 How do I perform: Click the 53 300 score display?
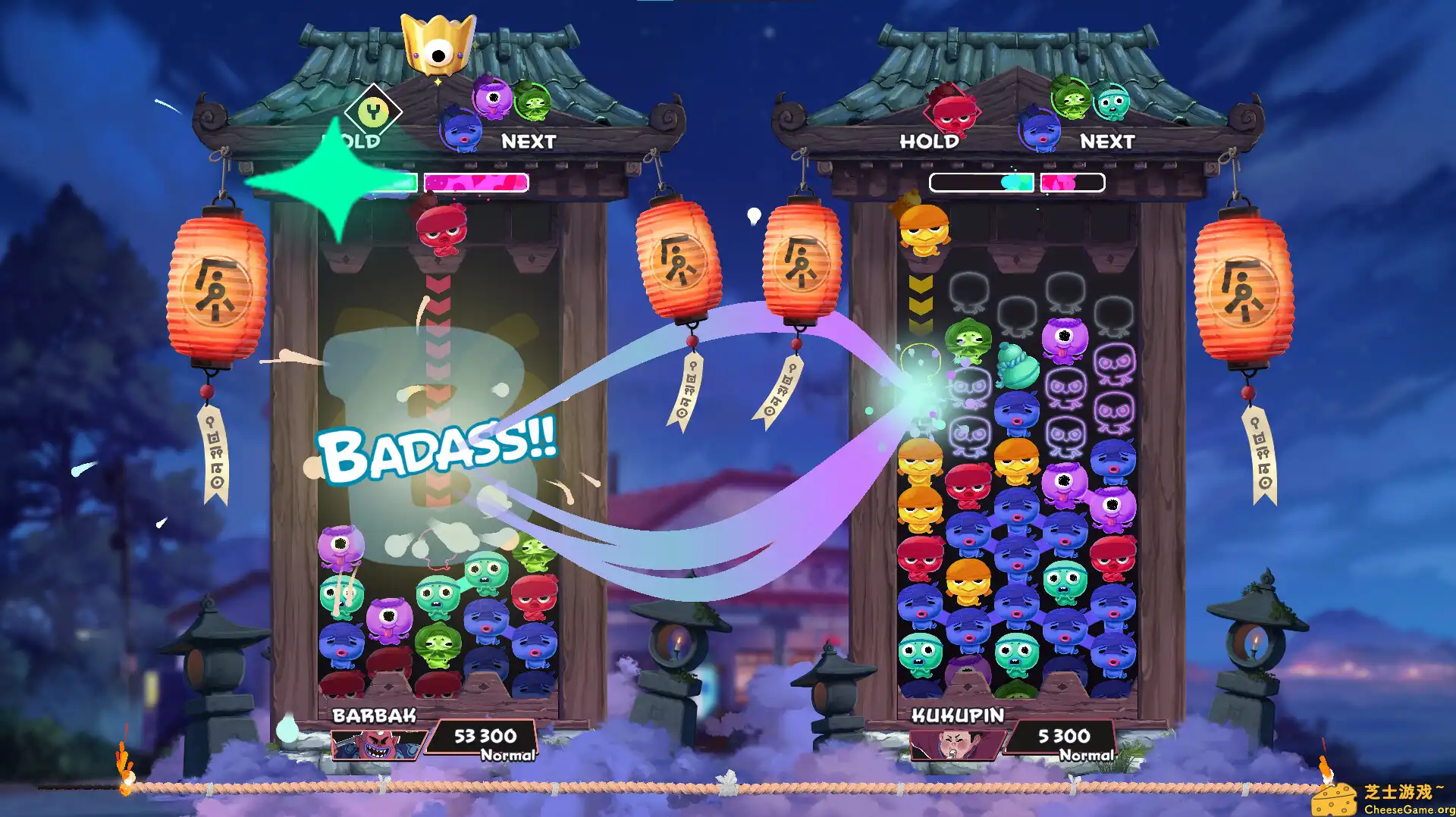(x=487, y=736)
